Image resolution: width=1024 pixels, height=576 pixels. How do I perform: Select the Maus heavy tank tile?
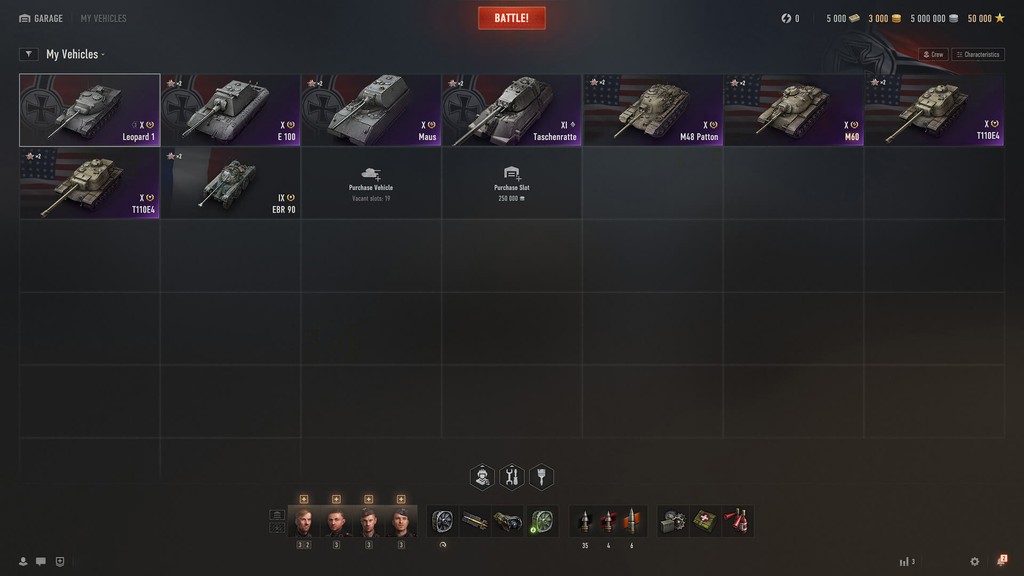371,110
